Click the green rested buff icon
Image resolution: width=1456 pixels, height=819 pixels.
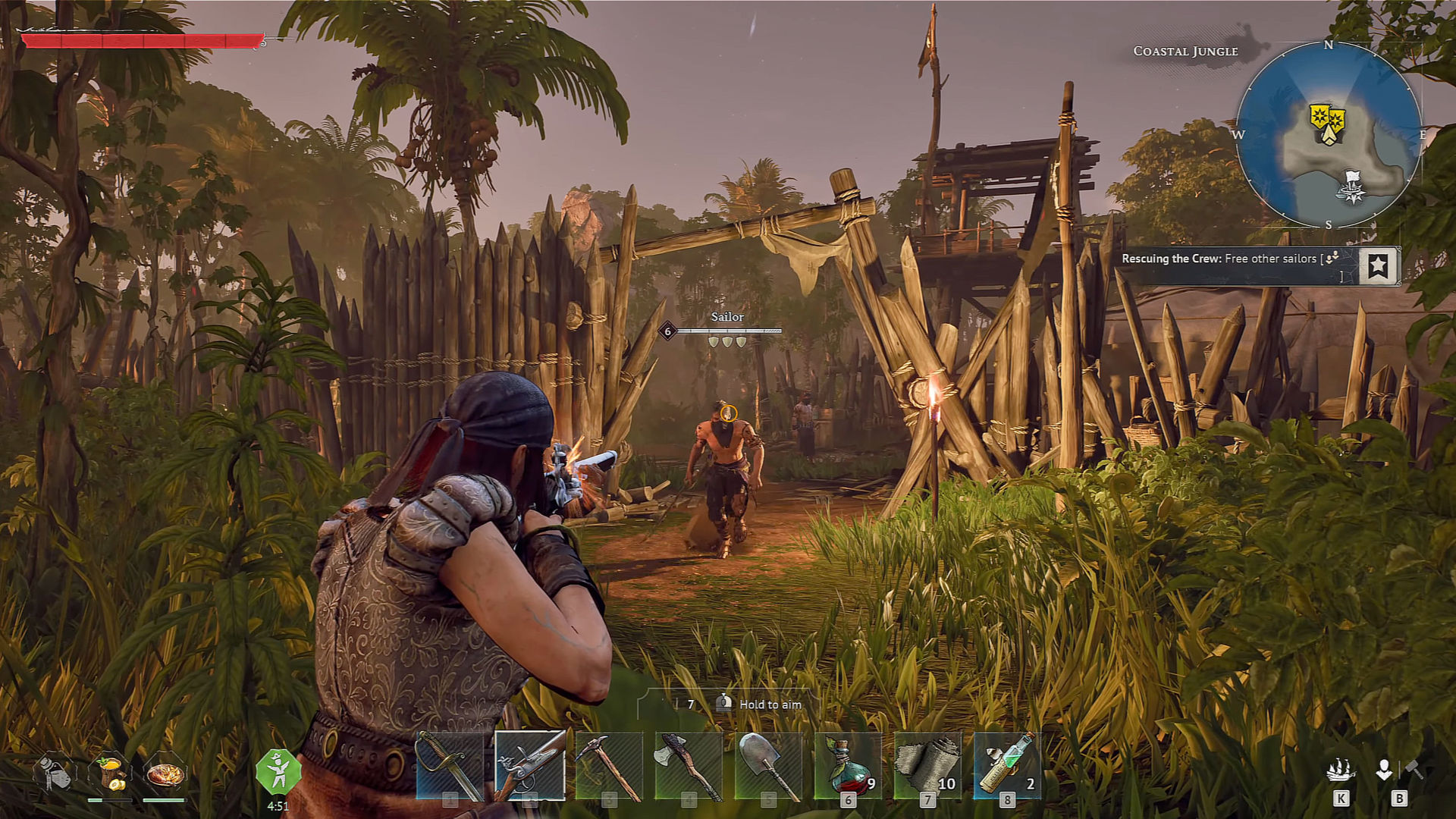(278, 772)
